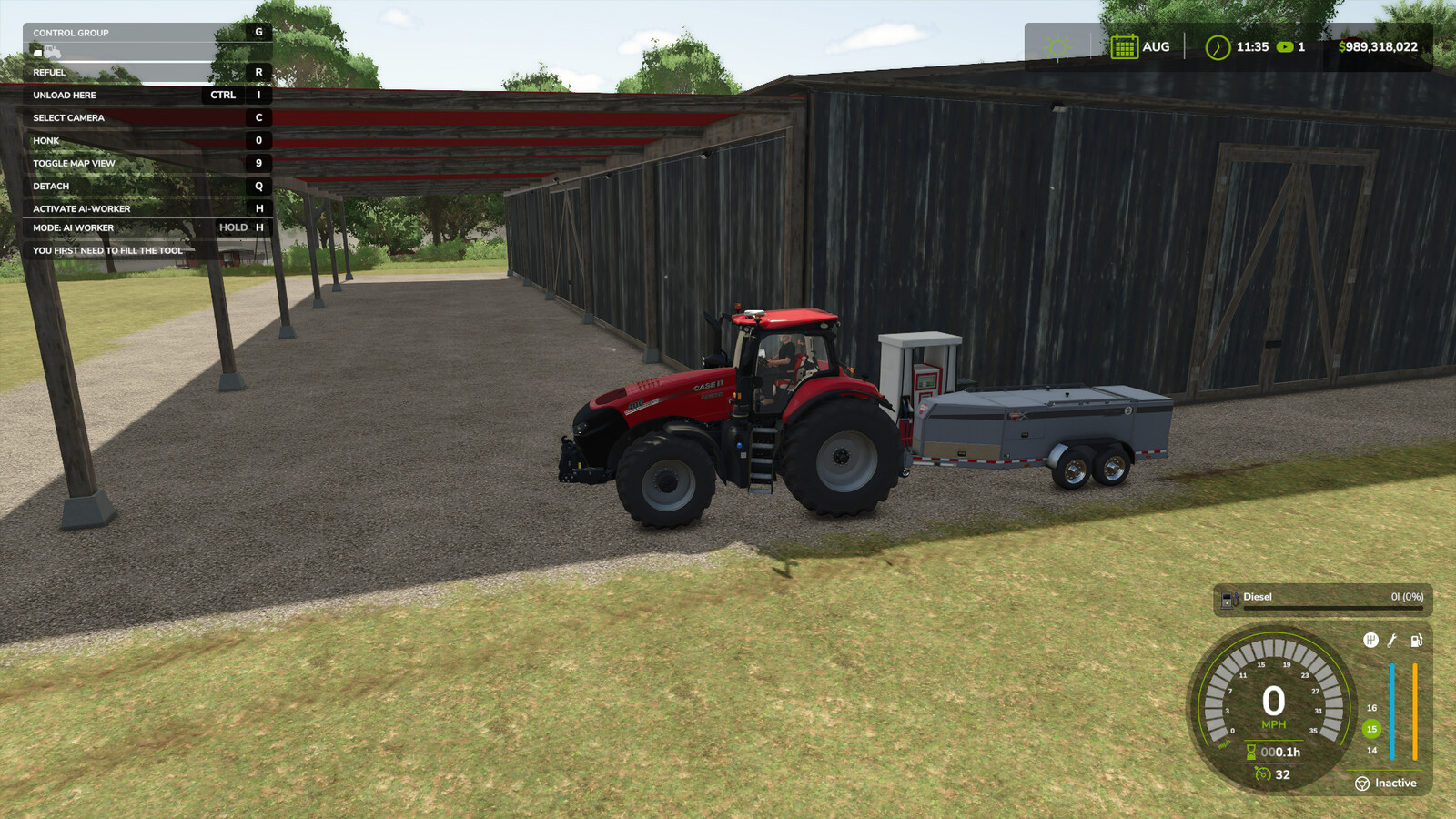The width and height of the screenshot is (1456, 819).
Task: Select the weather sun icon in the HUD
Action: (1055, 45)
